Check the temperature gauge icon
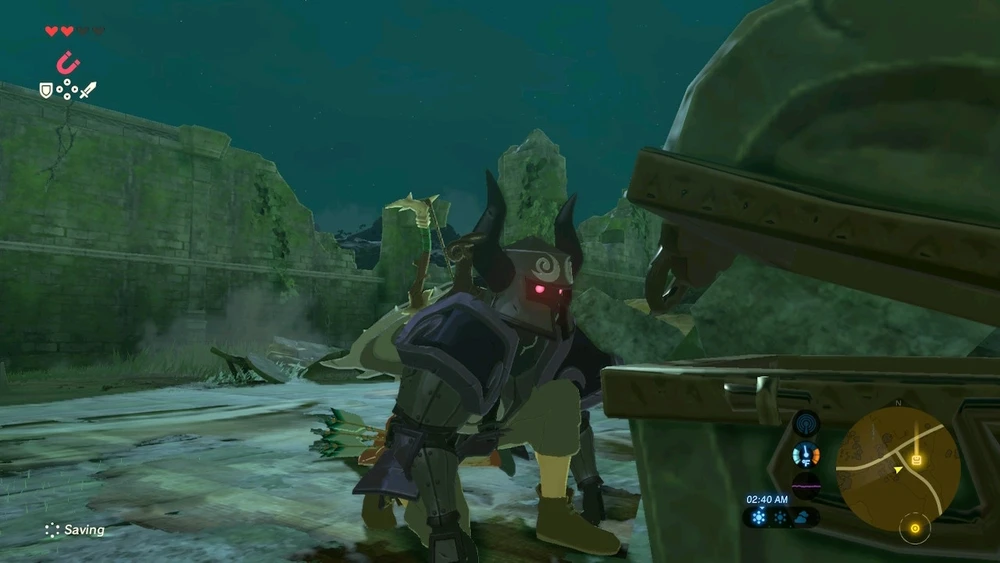 point(806,455)
